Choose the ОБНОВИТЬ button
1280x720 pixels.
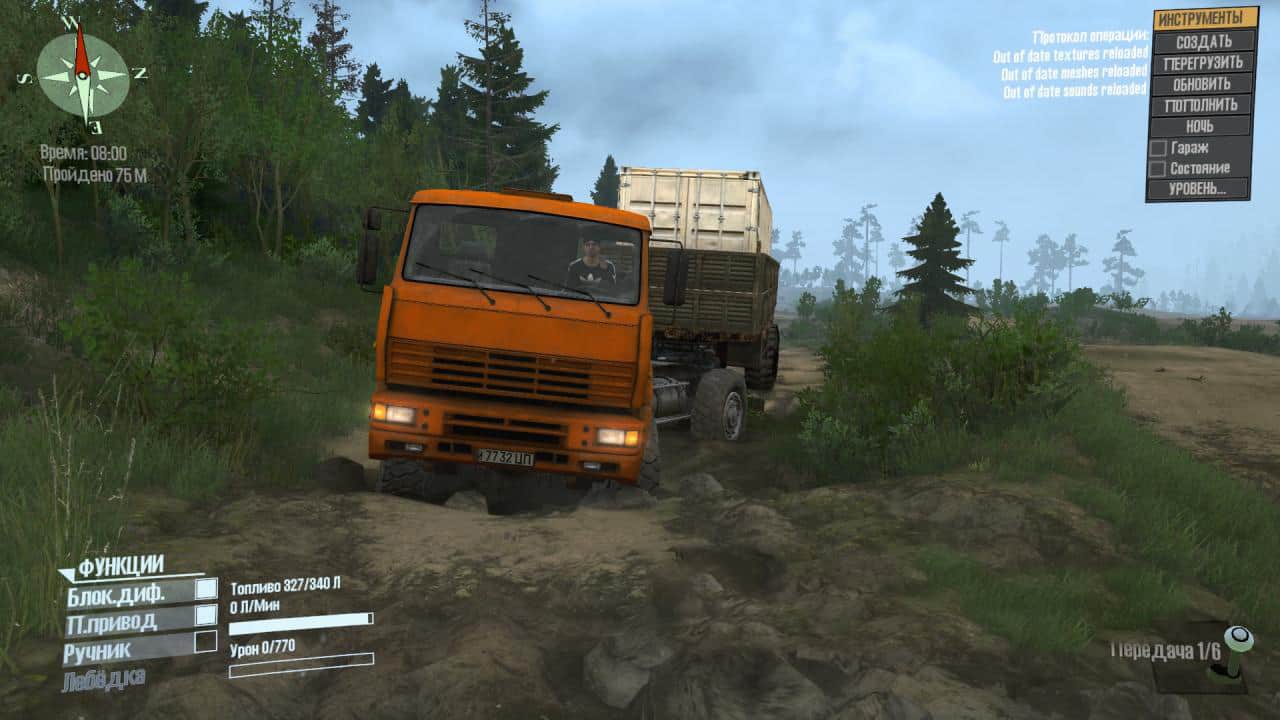click(x=1202, y=84)
